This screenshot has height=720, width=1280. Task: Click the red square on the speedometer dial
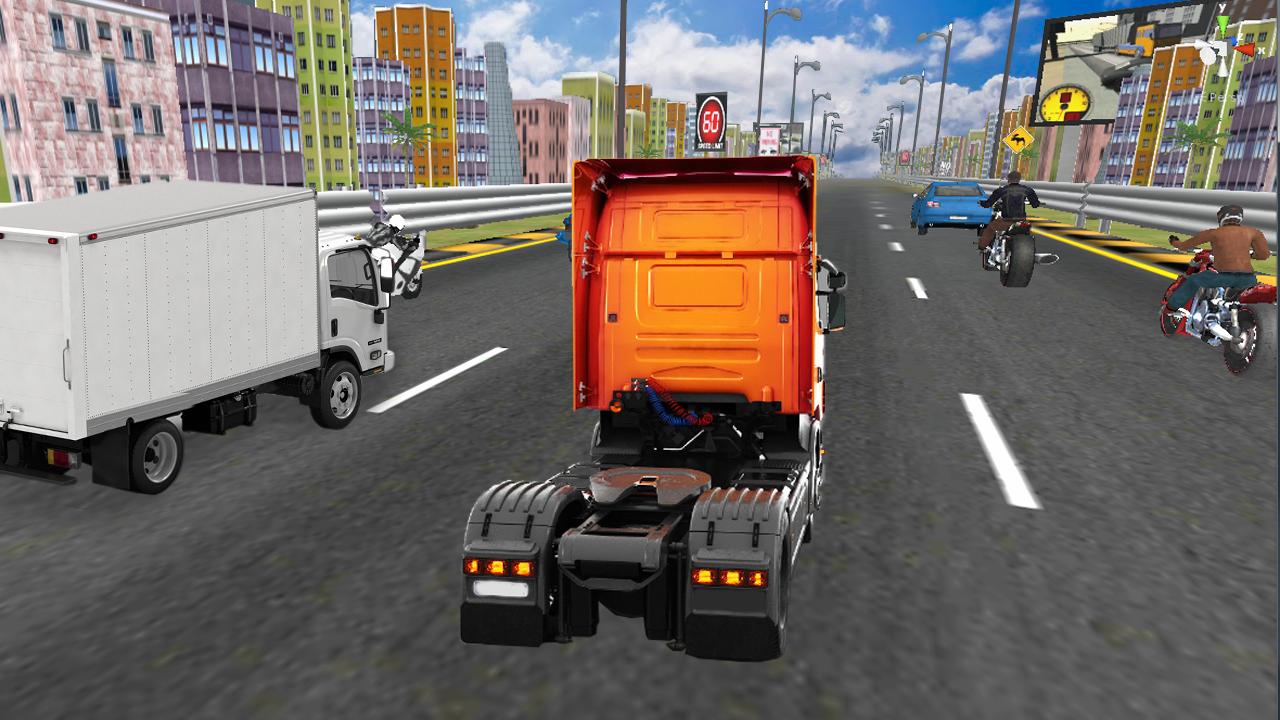(x=1066, y=95)
